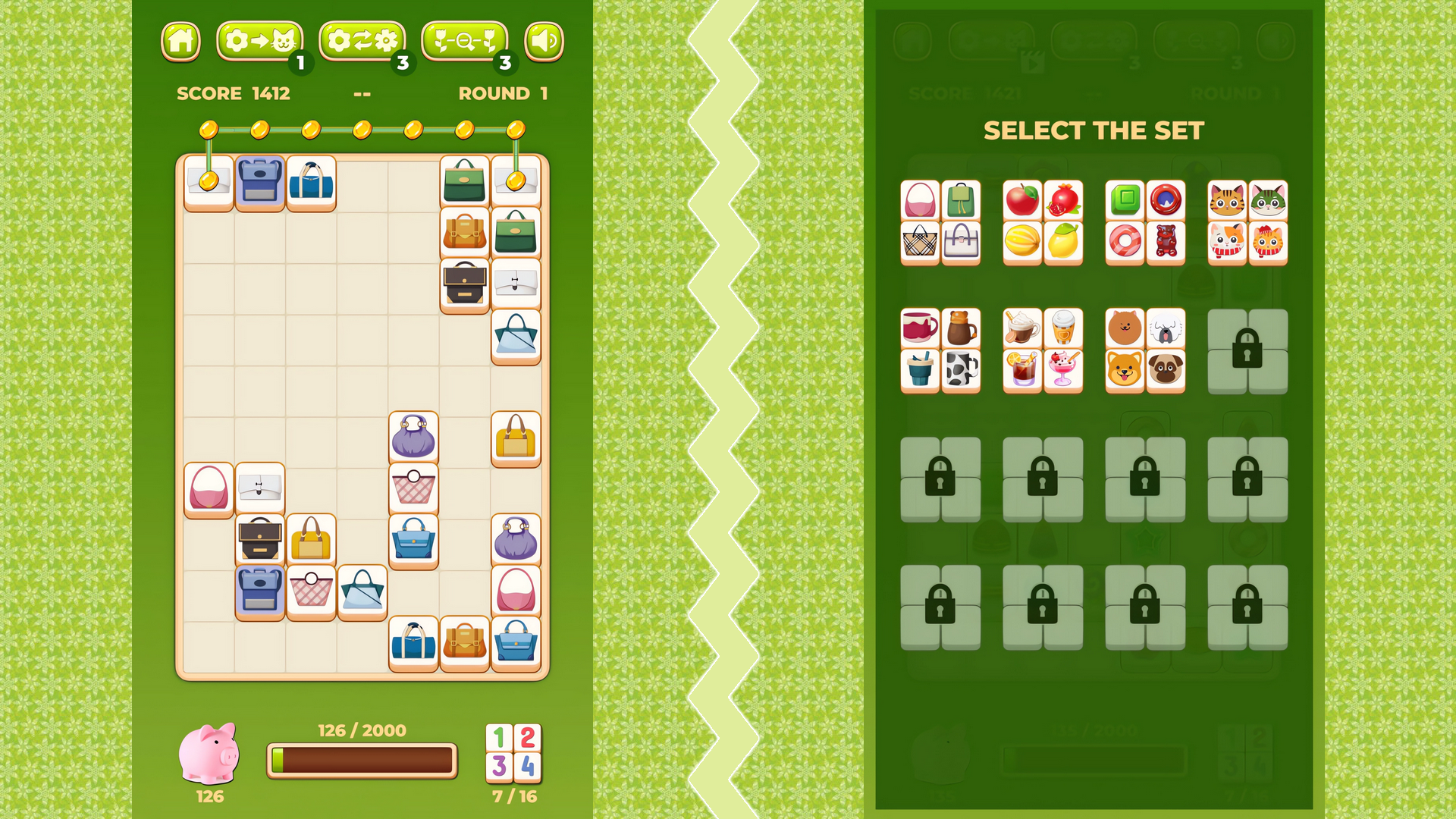This screenshot has height=819, width=1456.
Task: Select the purple handbag tile
Action: (x=413, y=436)
